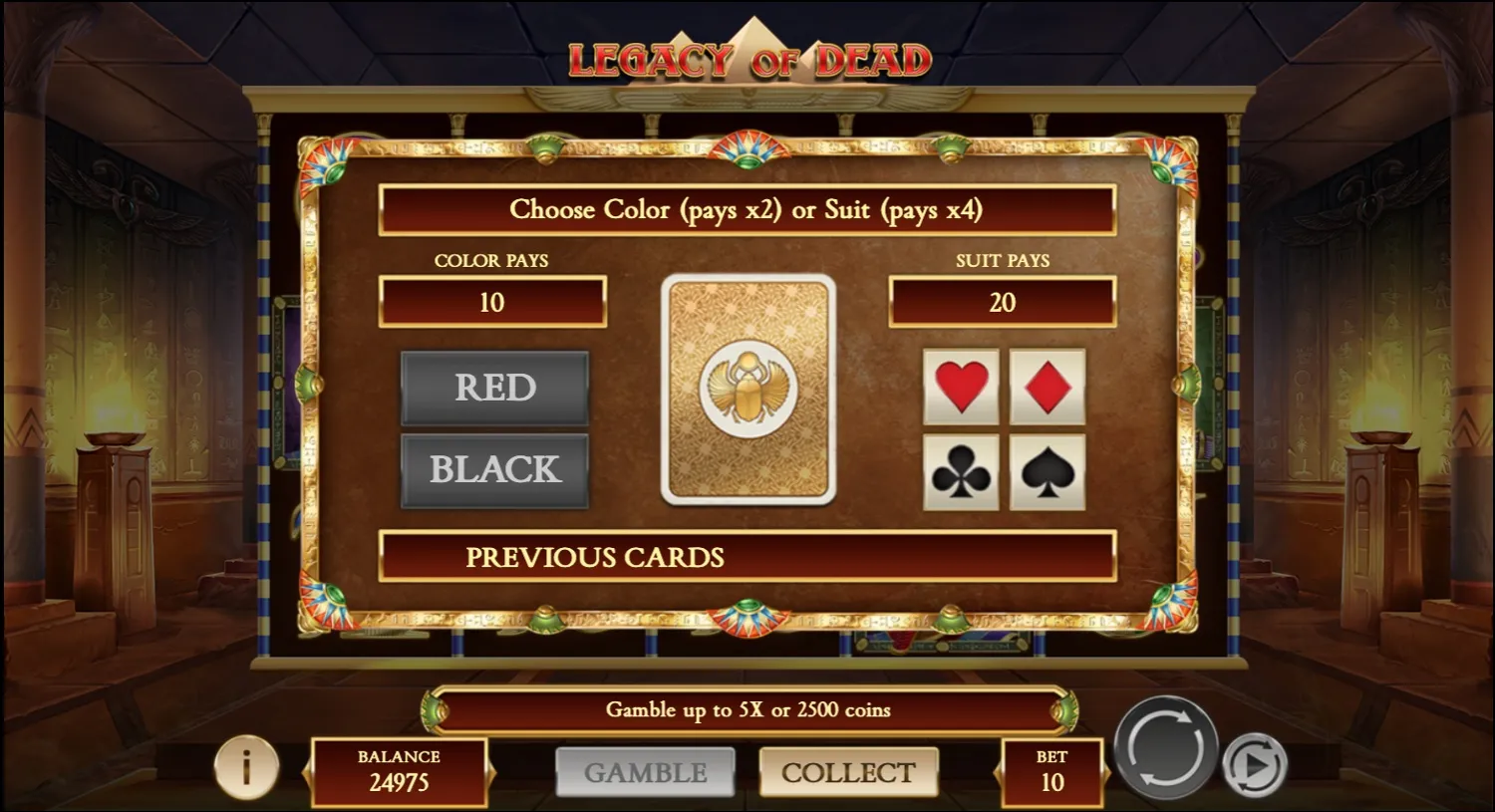1495x812 pixels.
Task: Click the Legacy of Dead title logo
Action: click(747, 57)
